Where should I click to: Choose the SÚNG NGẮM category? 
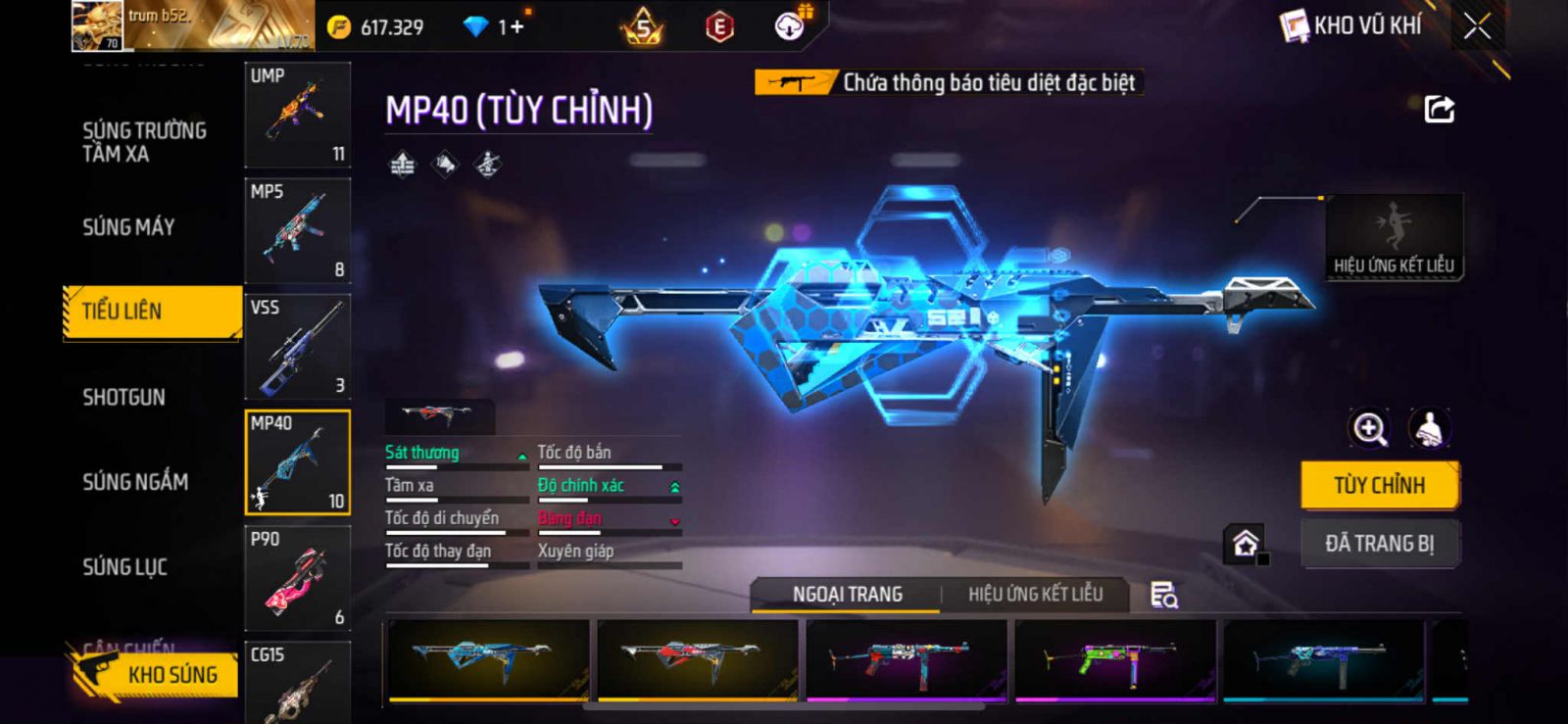tap(135, 481)
